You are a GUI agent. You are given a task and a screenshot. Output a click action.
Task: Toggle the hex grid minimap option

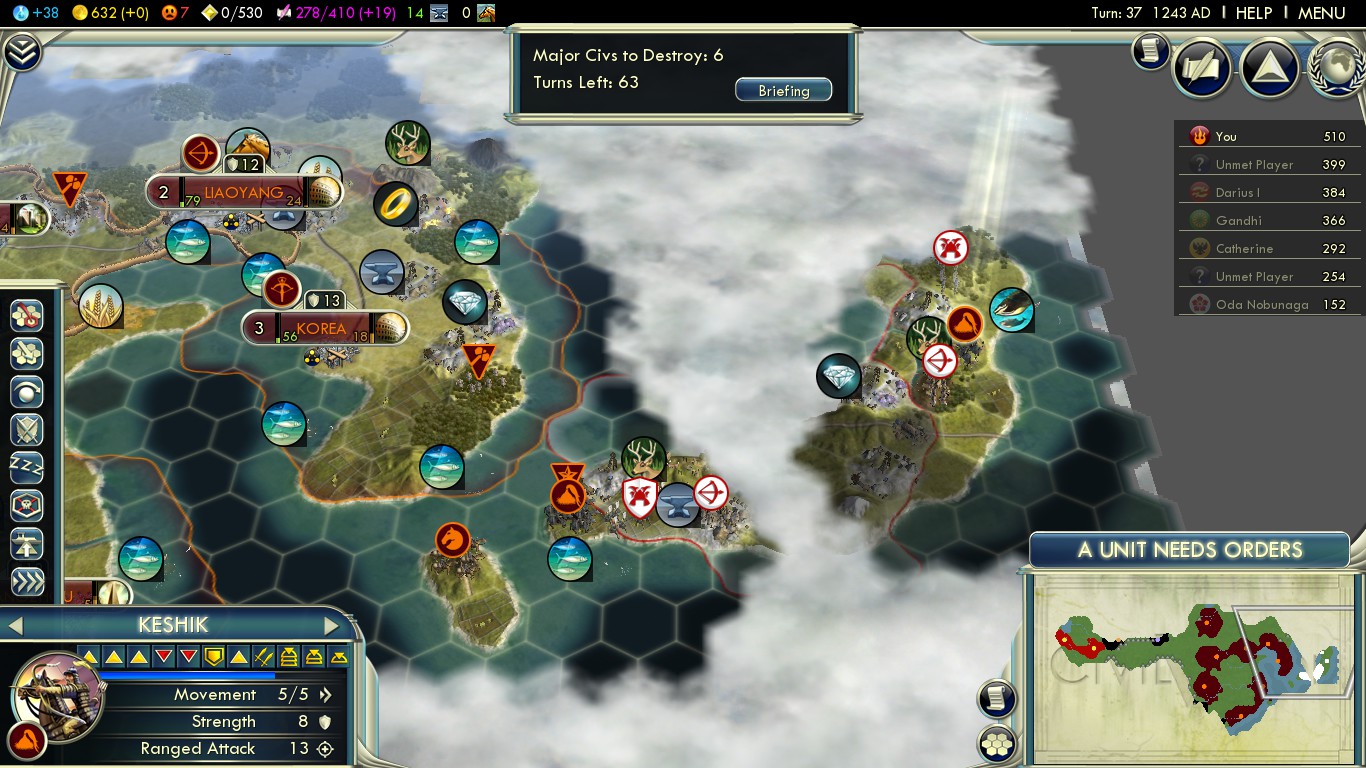tap(997, 743)
